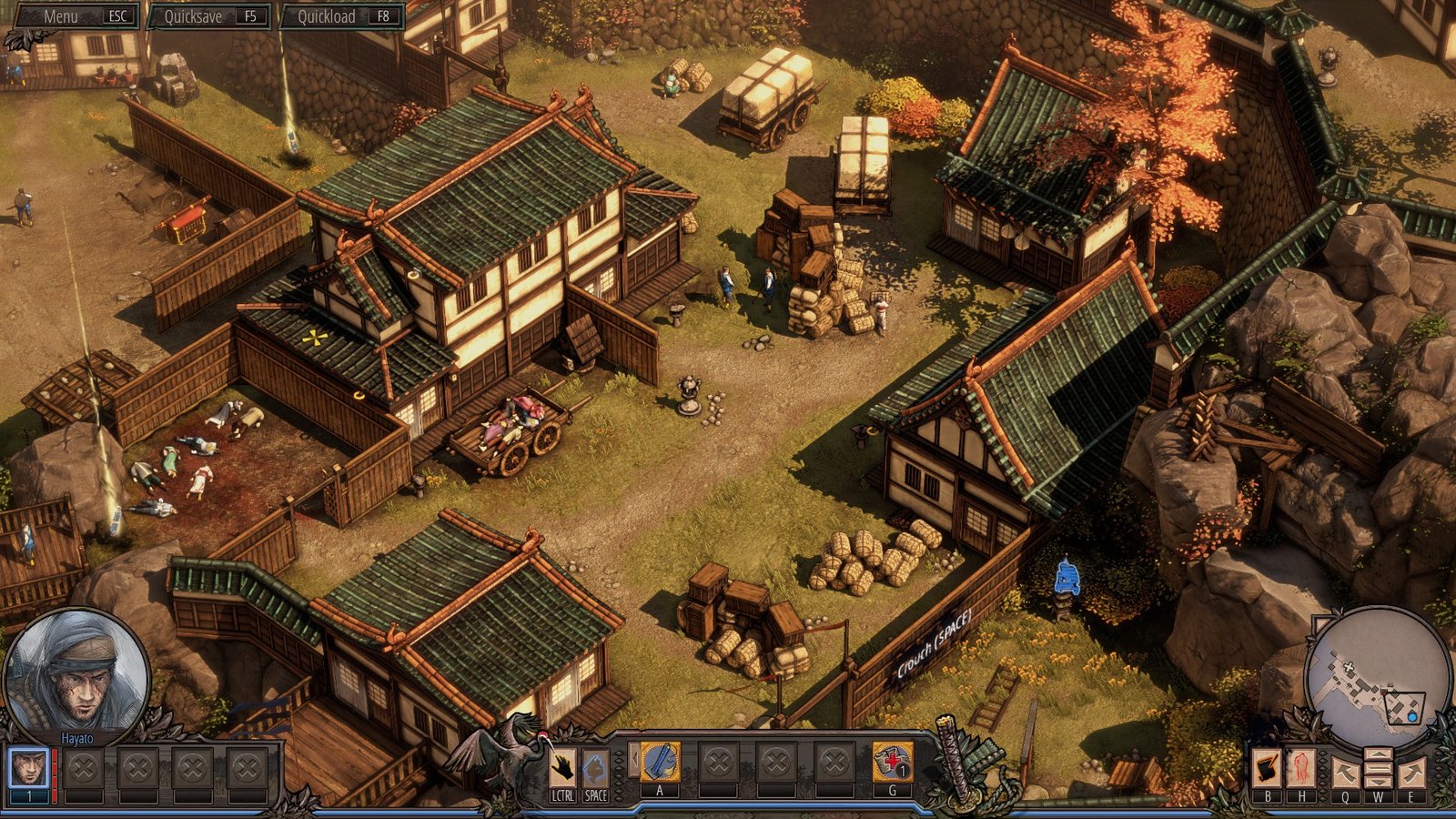
Task: Click the up triangle camera button
Action: pos(1379,754)
